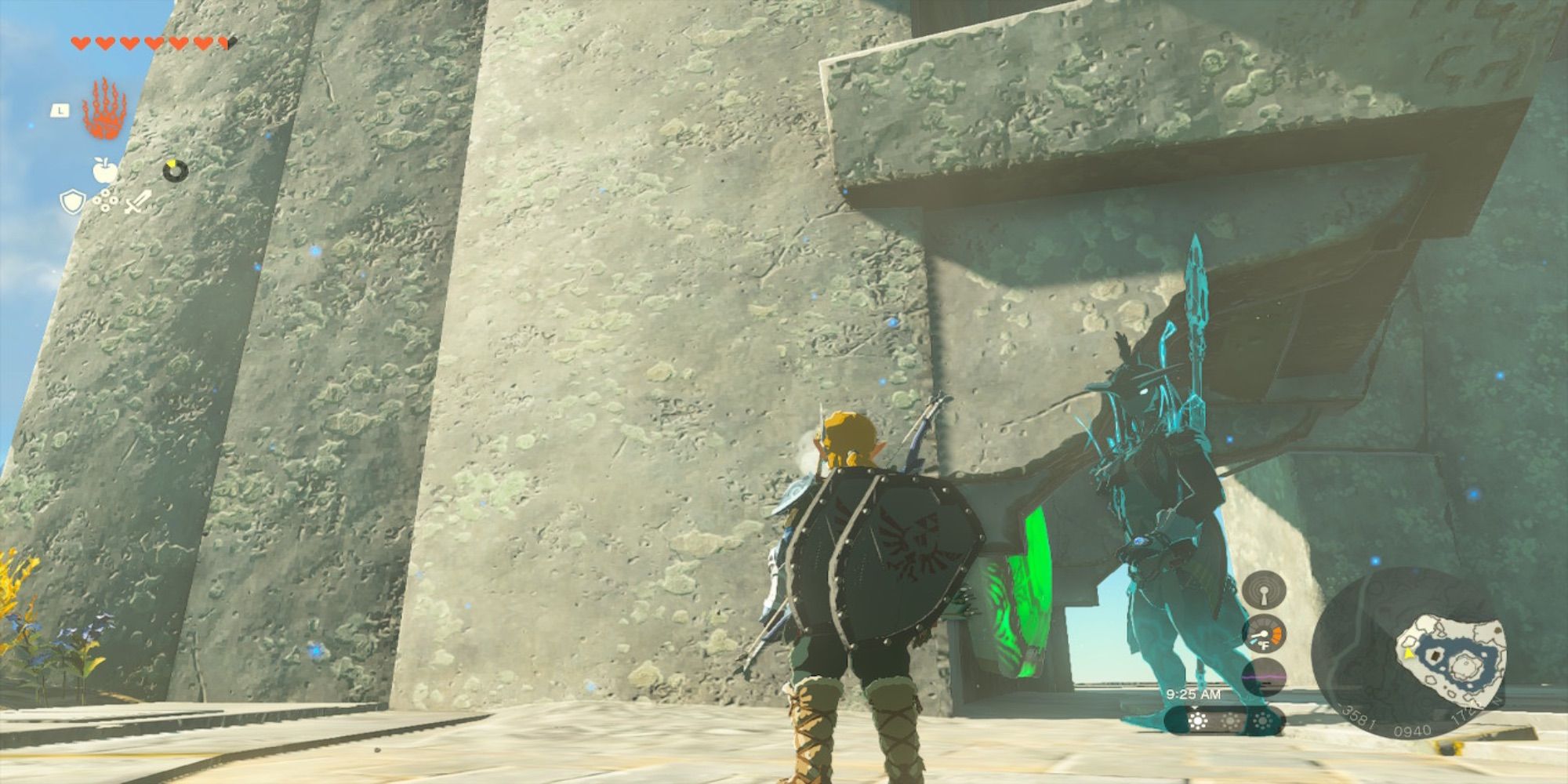
Task: Click the shield equipment icon
Action: pos(72,201)
